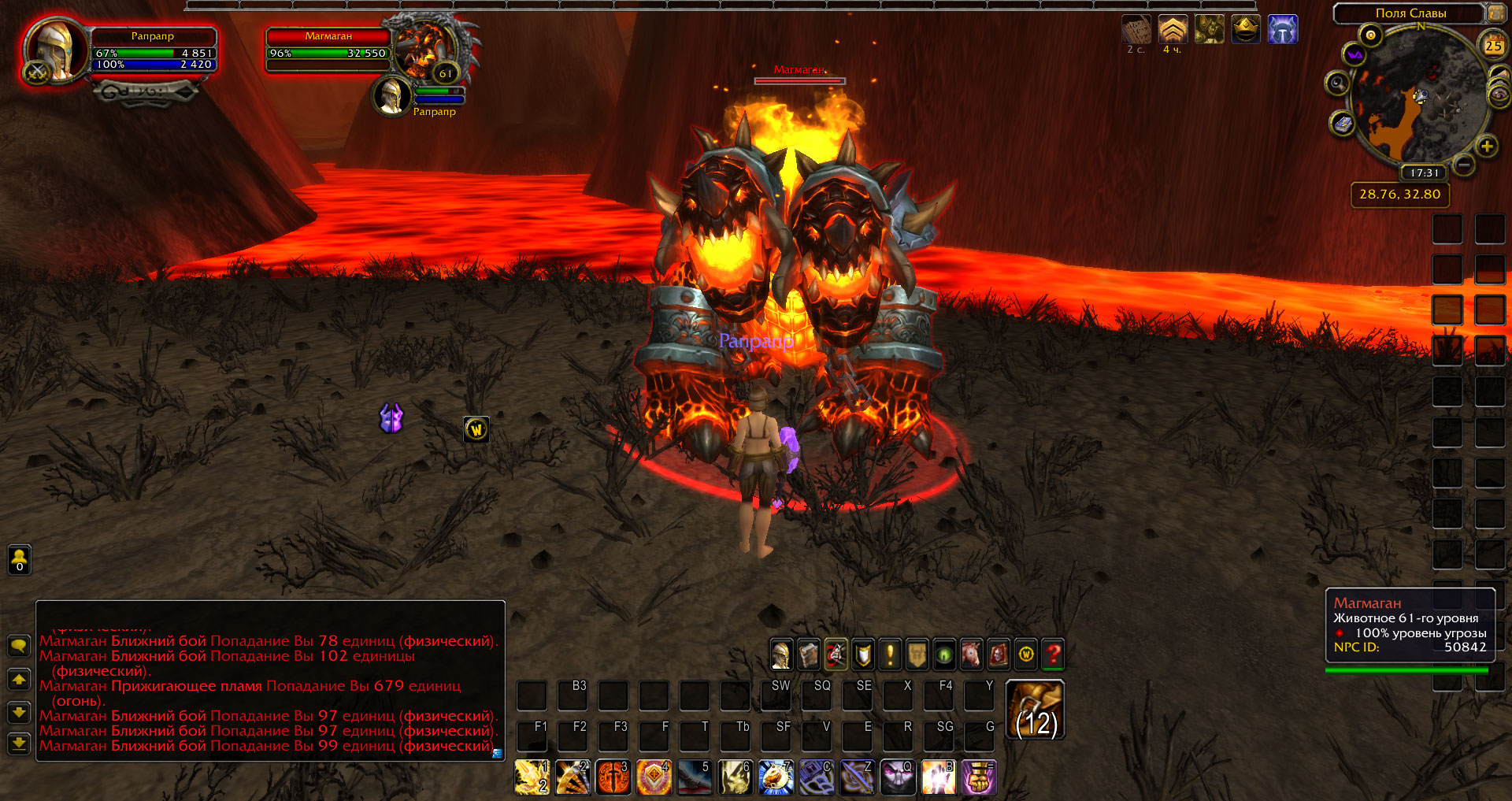1512x801 pixels.
Task: Open the mounts collection horse icon
Action: [971, 654]
